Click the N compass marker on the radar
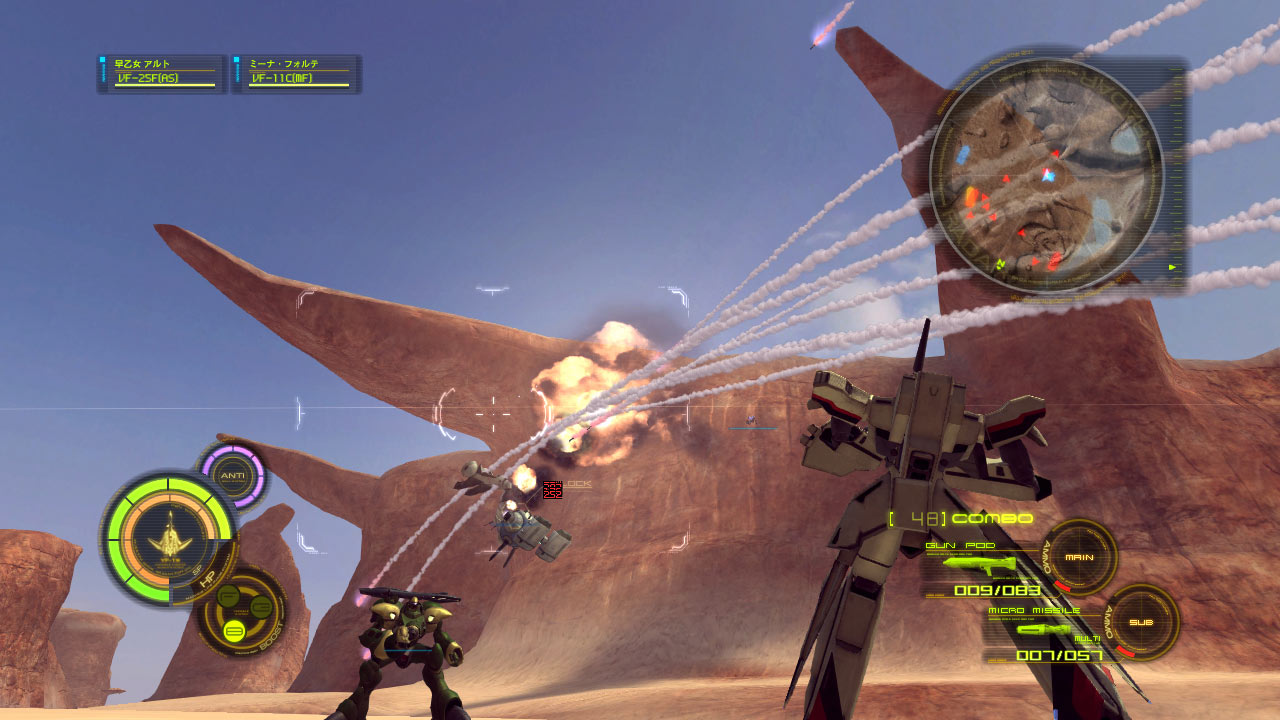 click(x=1000, y=263)
